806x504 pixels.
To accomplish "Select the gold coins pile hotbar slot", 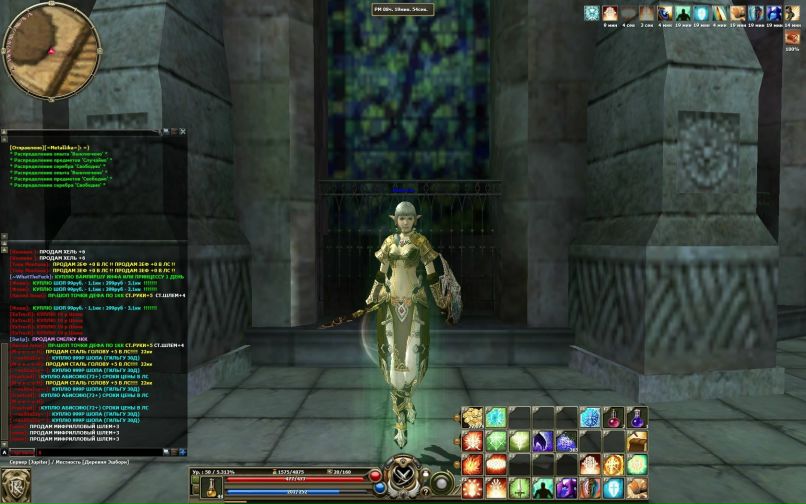I will pos(472,417).
